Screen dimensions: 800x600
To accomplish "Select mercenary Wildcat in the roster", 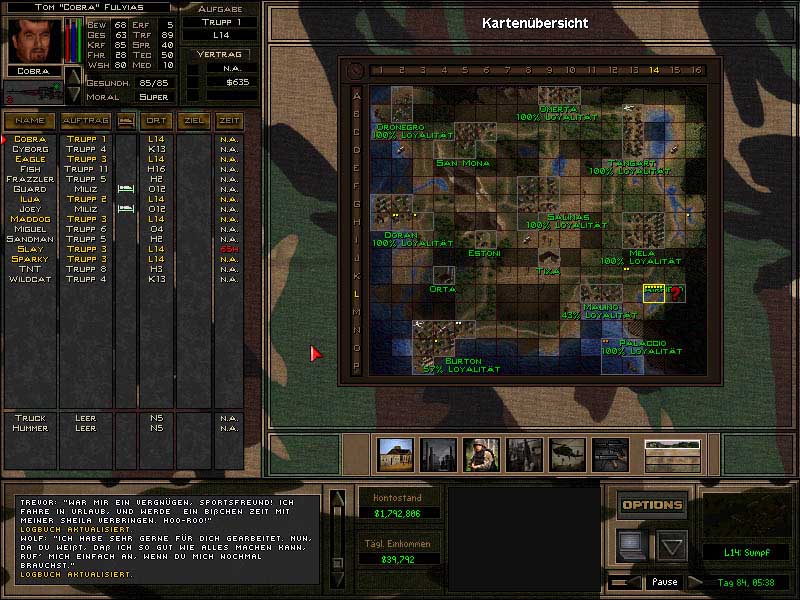I will (x=30, y=279).
